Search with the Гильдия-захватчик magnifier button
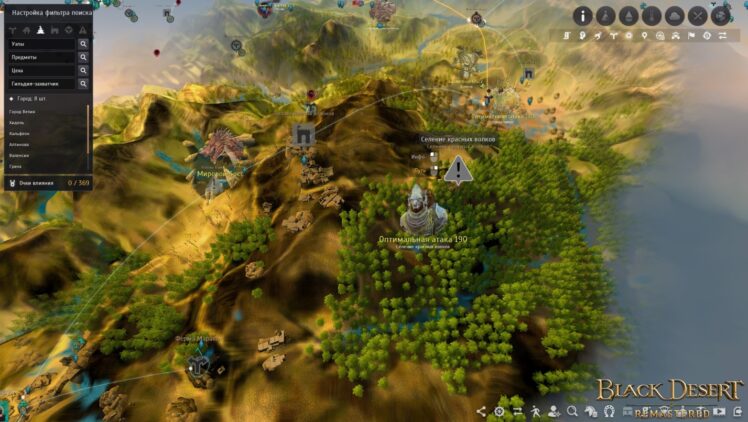Screen dimensions: 748x422 pyautogui.click(x=83, y=84)
